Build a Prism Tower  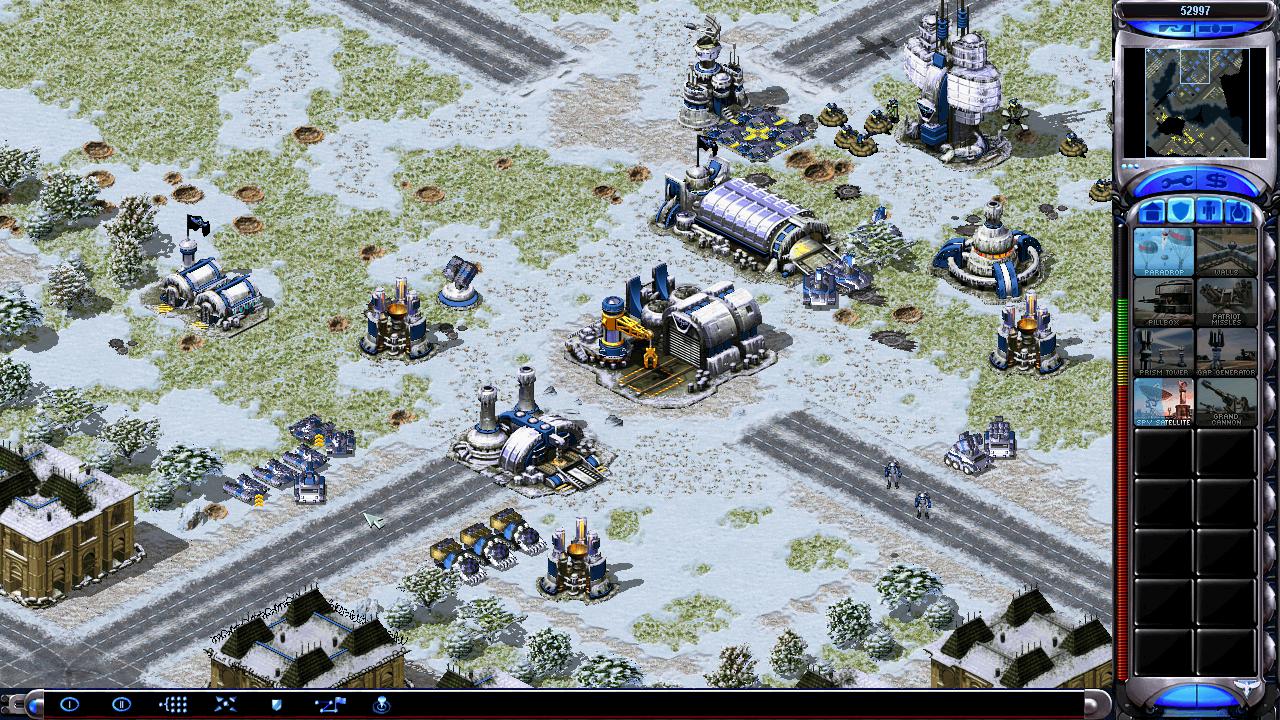1163,352
